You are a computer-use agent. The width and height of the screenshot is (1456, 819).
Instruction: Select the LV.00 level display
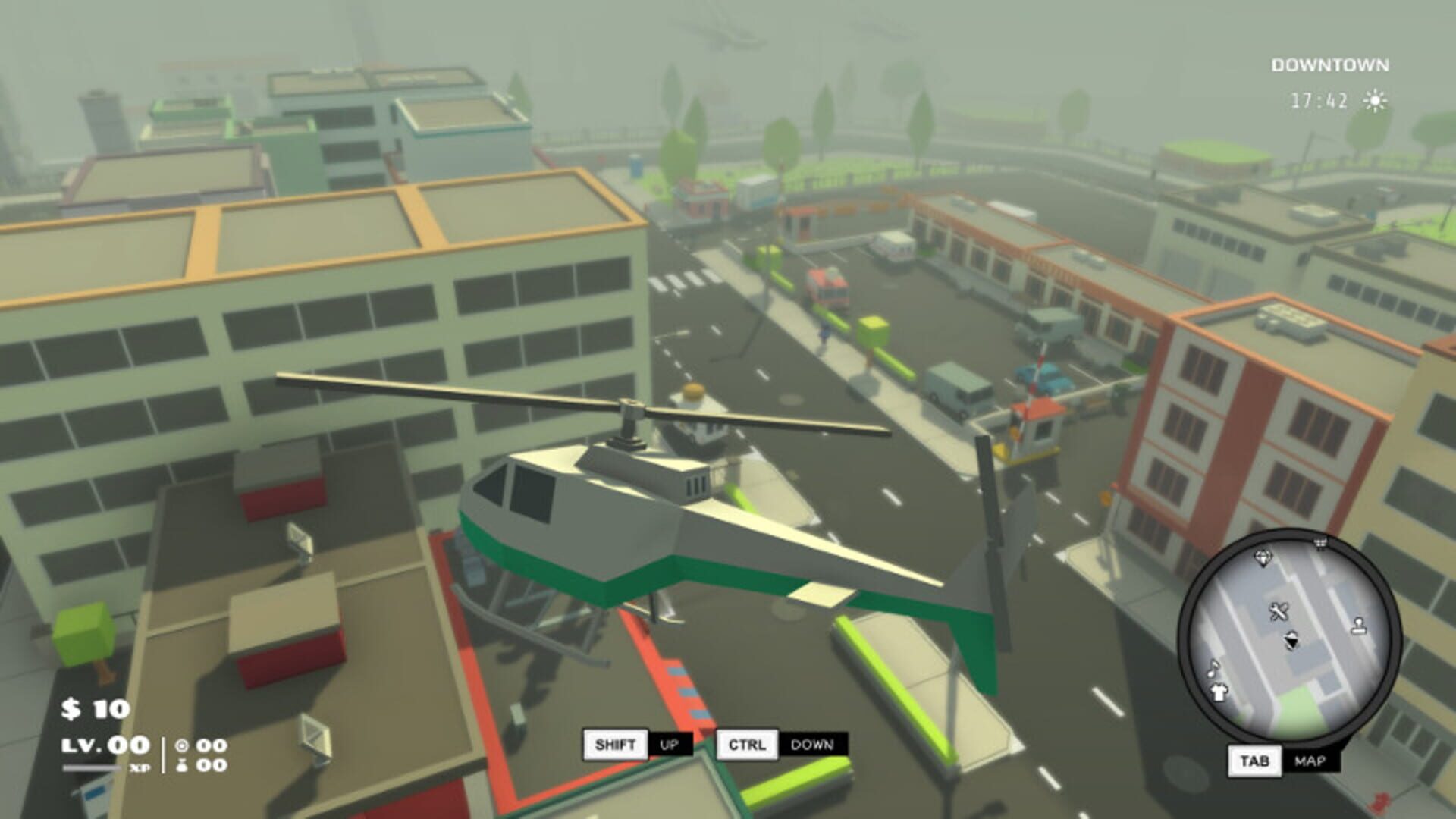(x=105, y=745)
